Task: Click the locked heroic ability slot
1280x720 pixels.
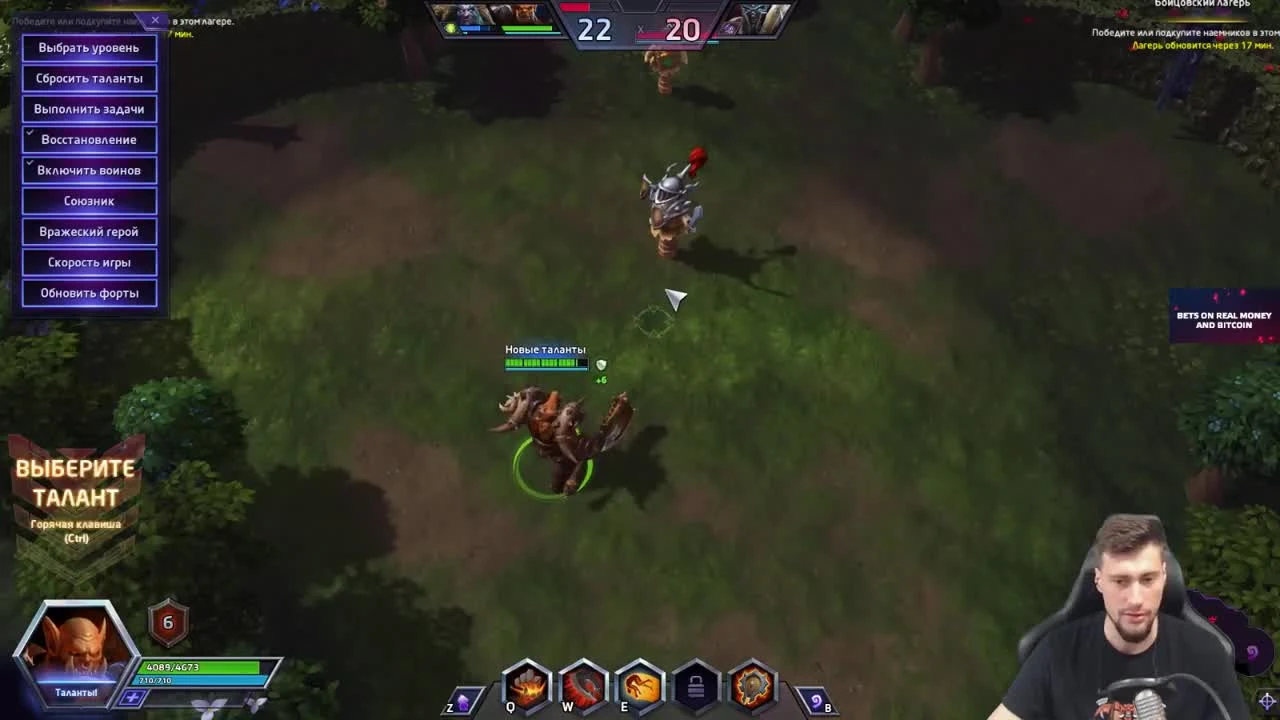Action: tap(694, 685)
